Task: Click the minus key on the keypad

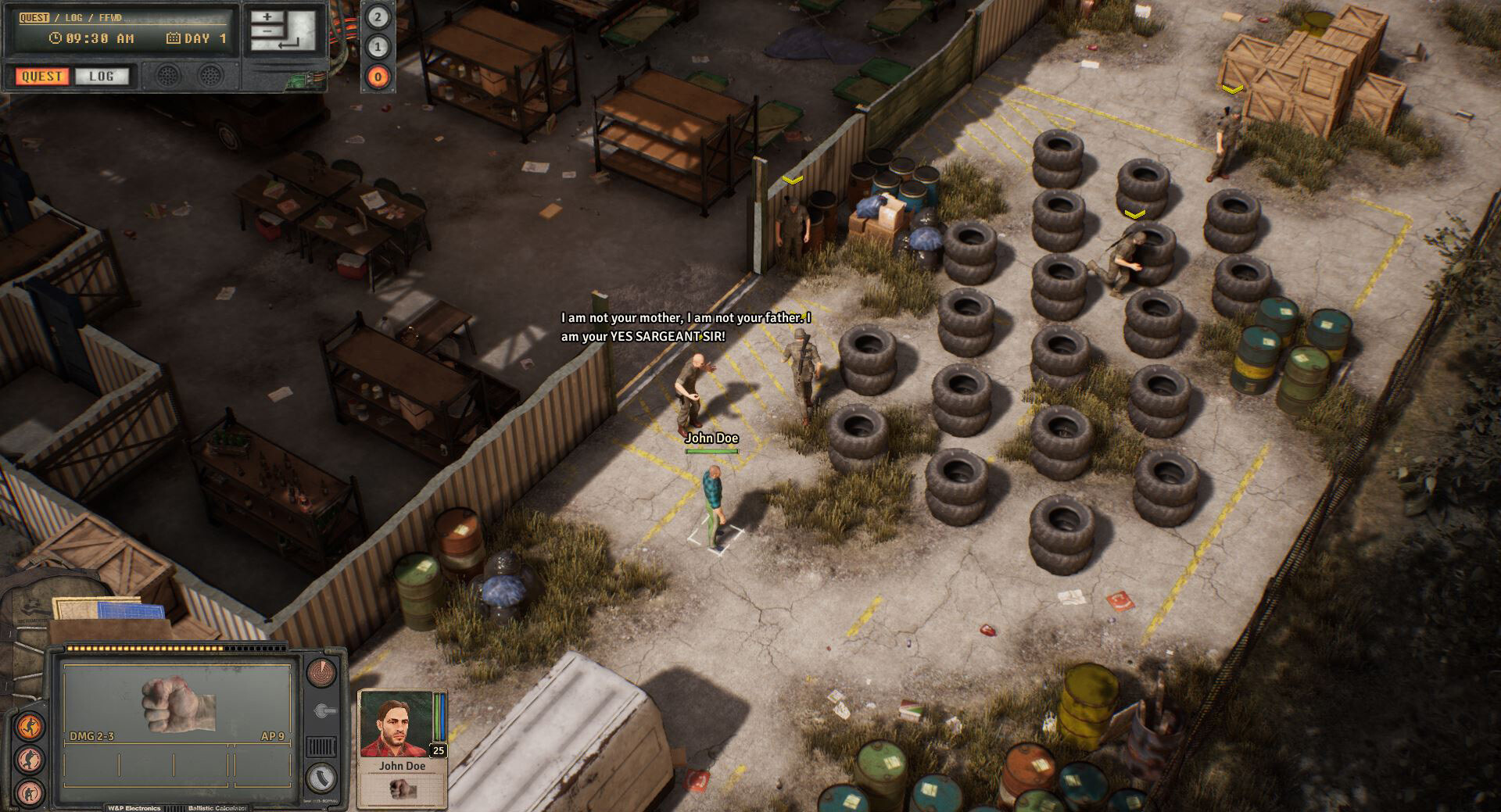Action: (x=267, y=31)
